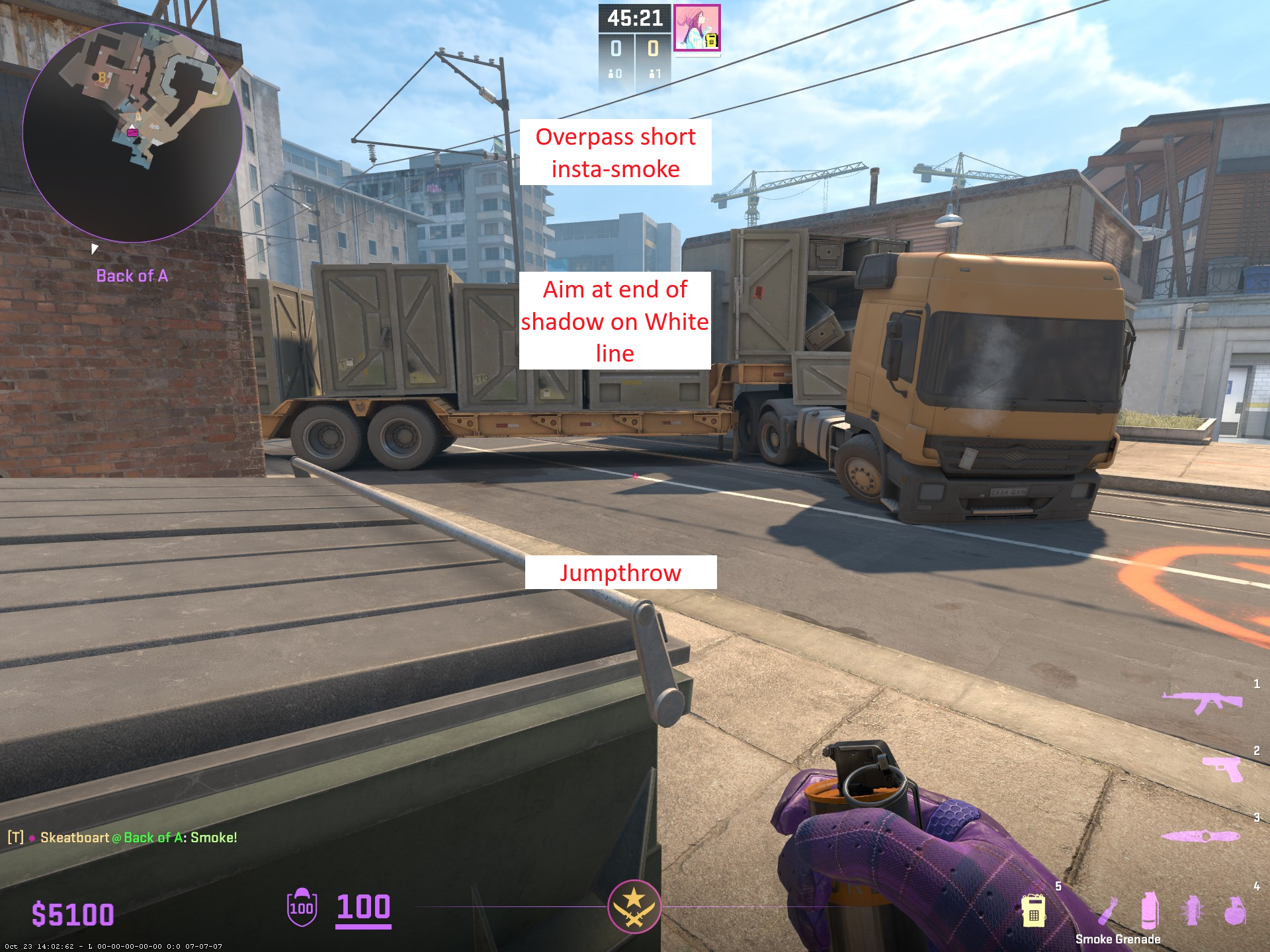Select the C4 bomb icon
1270x952 pixels.
pyautogui.click(x=1033, y=910)
